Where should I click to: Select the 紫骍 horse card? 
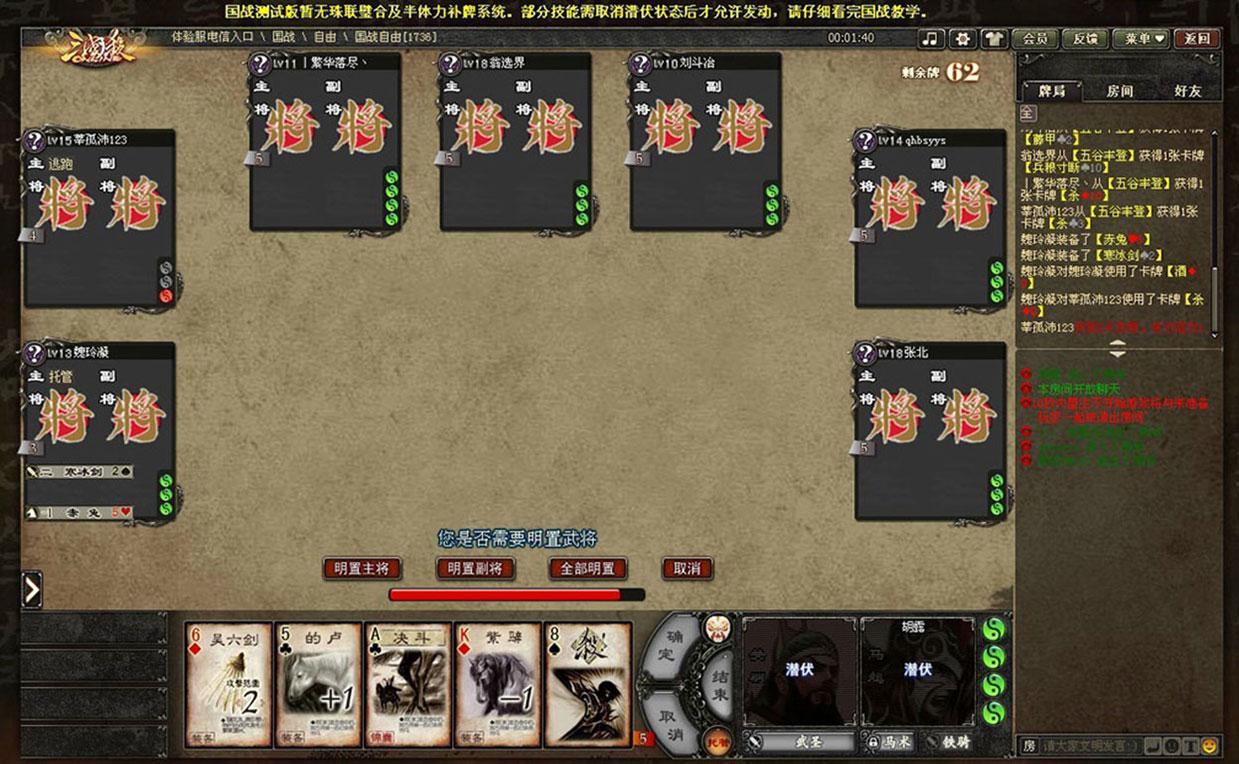pos(498,685)
